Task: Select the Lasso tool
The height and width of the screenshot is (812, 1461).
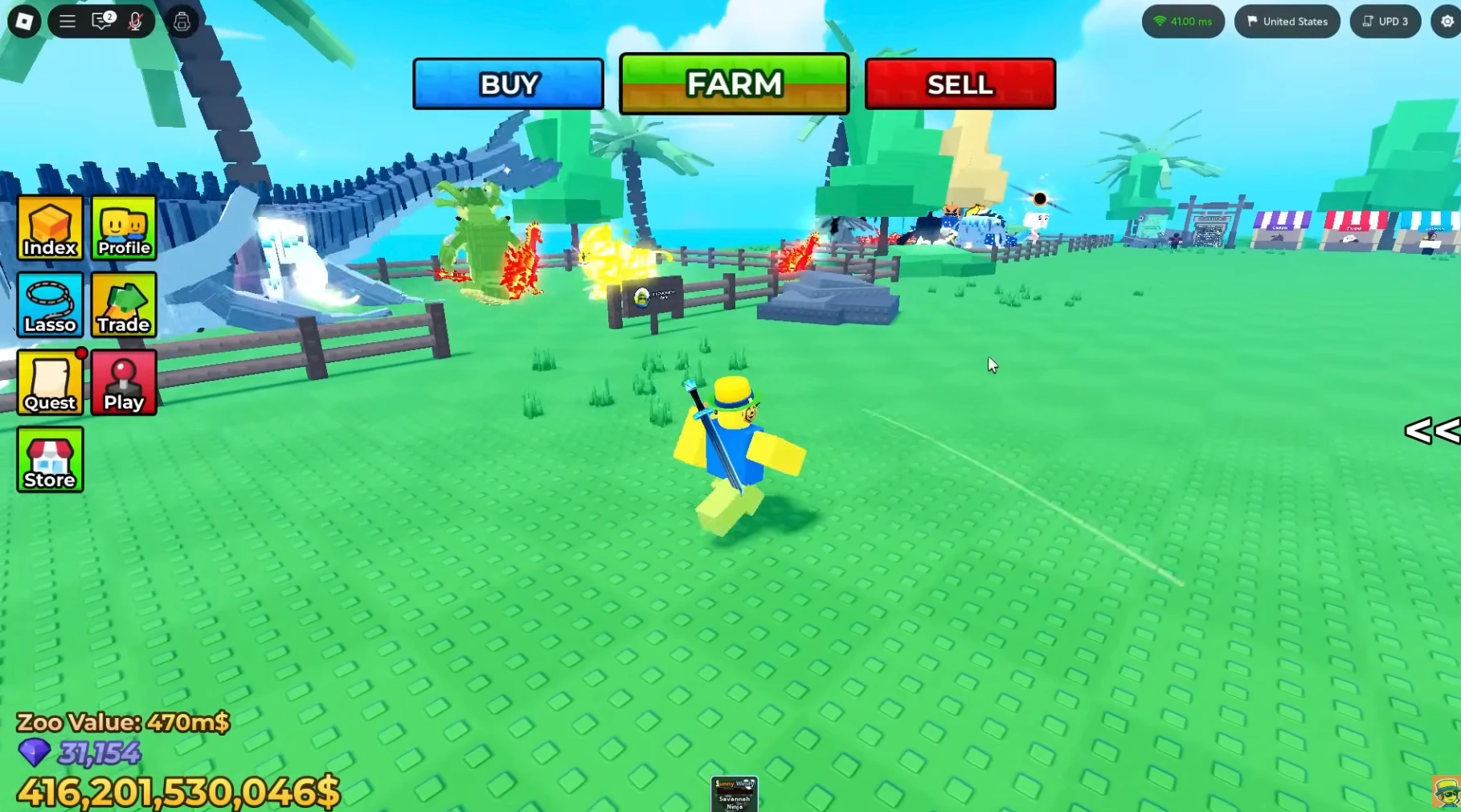Action: (50, 306)
